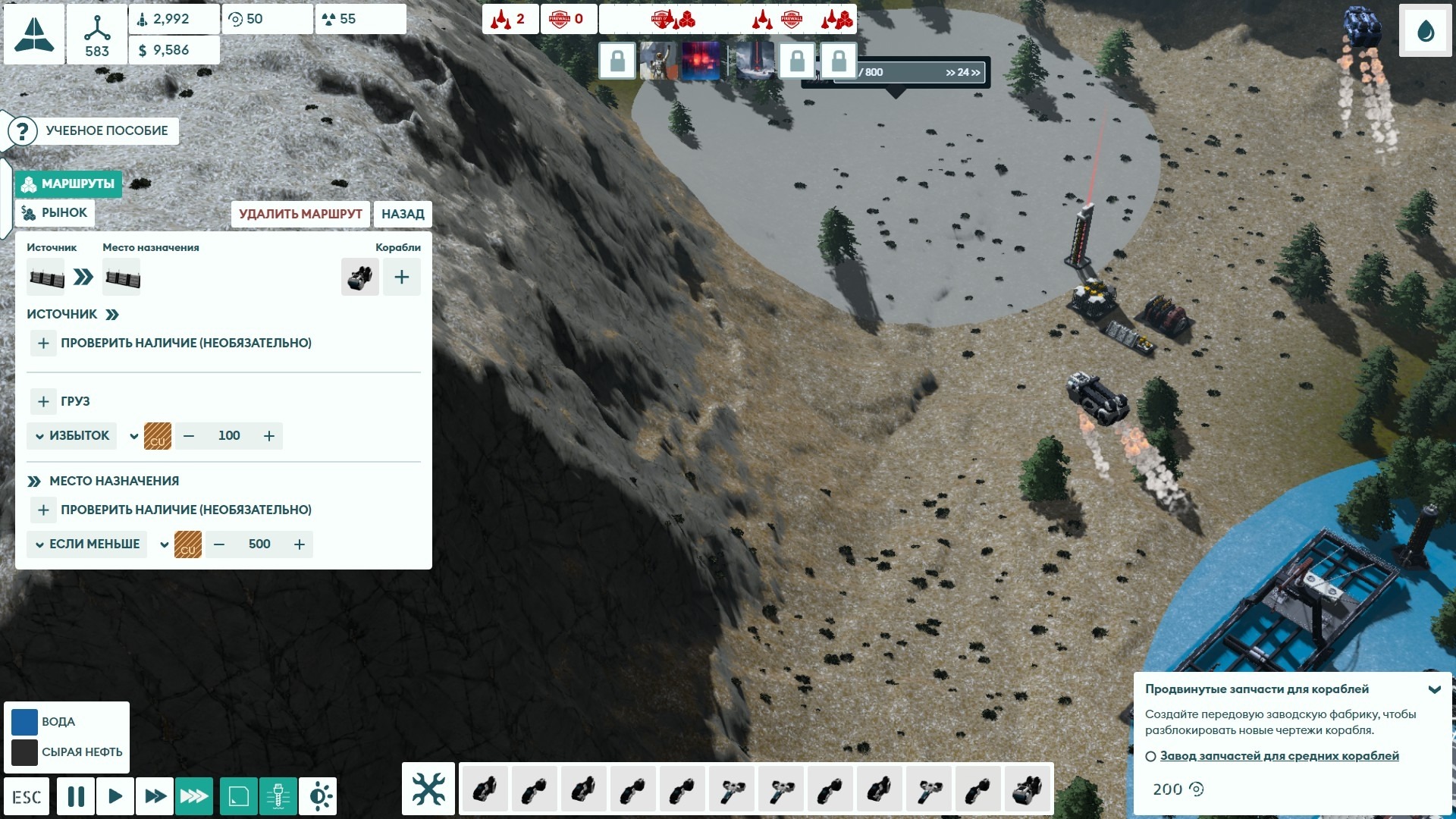Open the ИЗБЫТОК condition dropdown
Image resolution: width=1456 pixels, height=819 pixels.
pyautogui.click(x=72, y=435)
